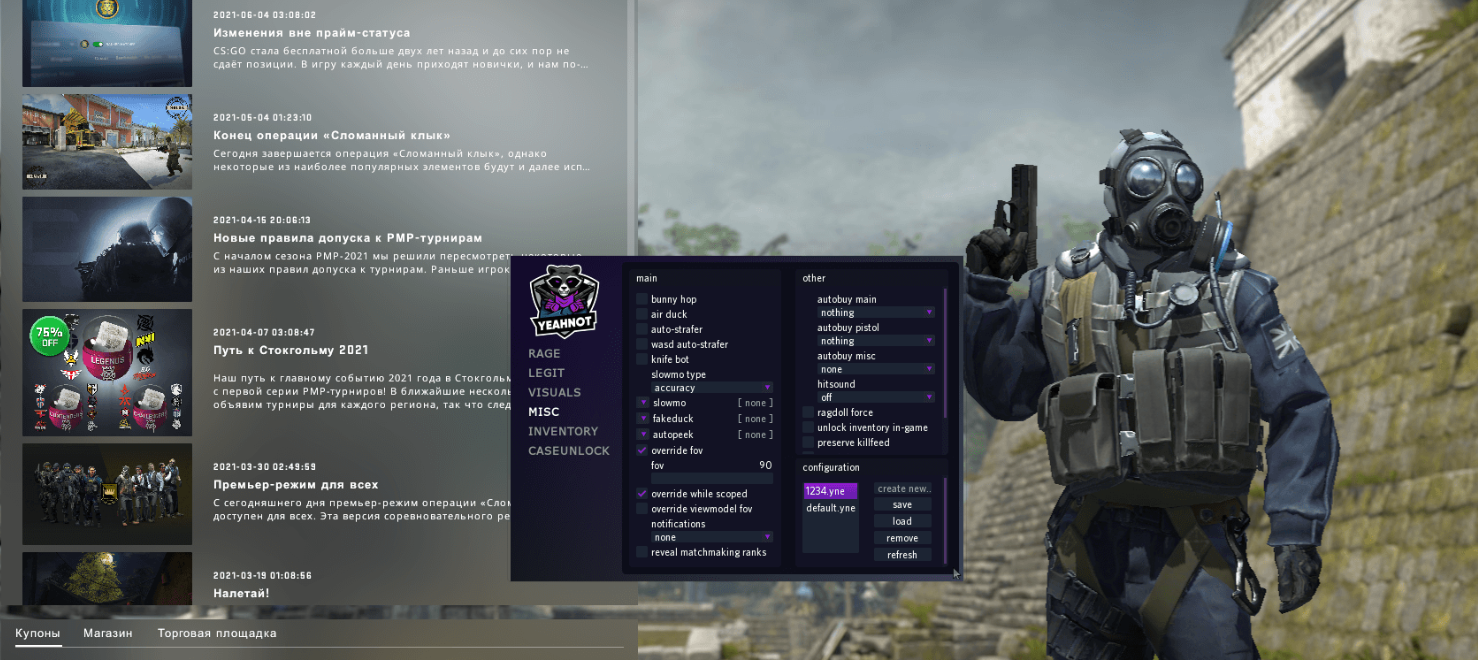
Task: Untick the override fov checkbox
Action: [x=642, y=451]
